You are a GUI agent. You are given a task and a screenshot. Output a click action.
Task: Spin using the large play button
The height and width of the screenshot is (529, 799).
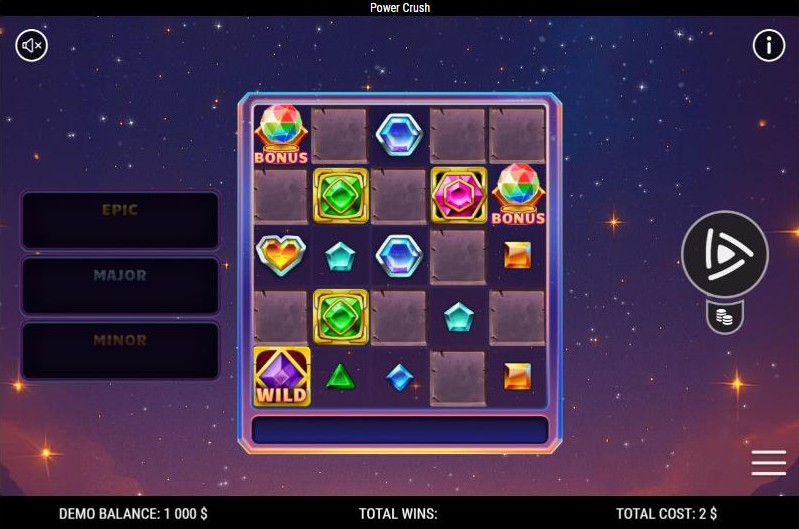[725, 255]
